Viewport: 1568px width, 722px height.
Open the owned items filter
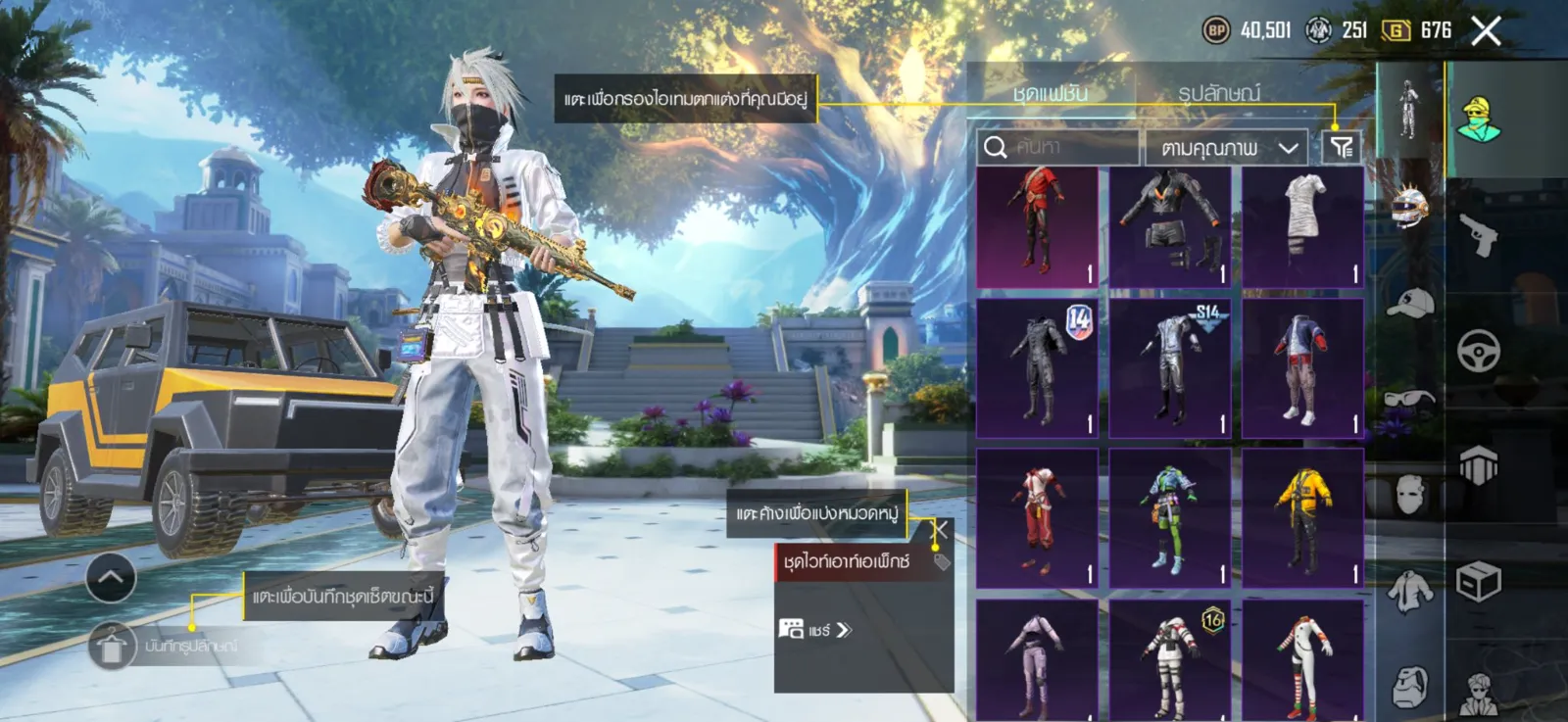[1341, 147]
